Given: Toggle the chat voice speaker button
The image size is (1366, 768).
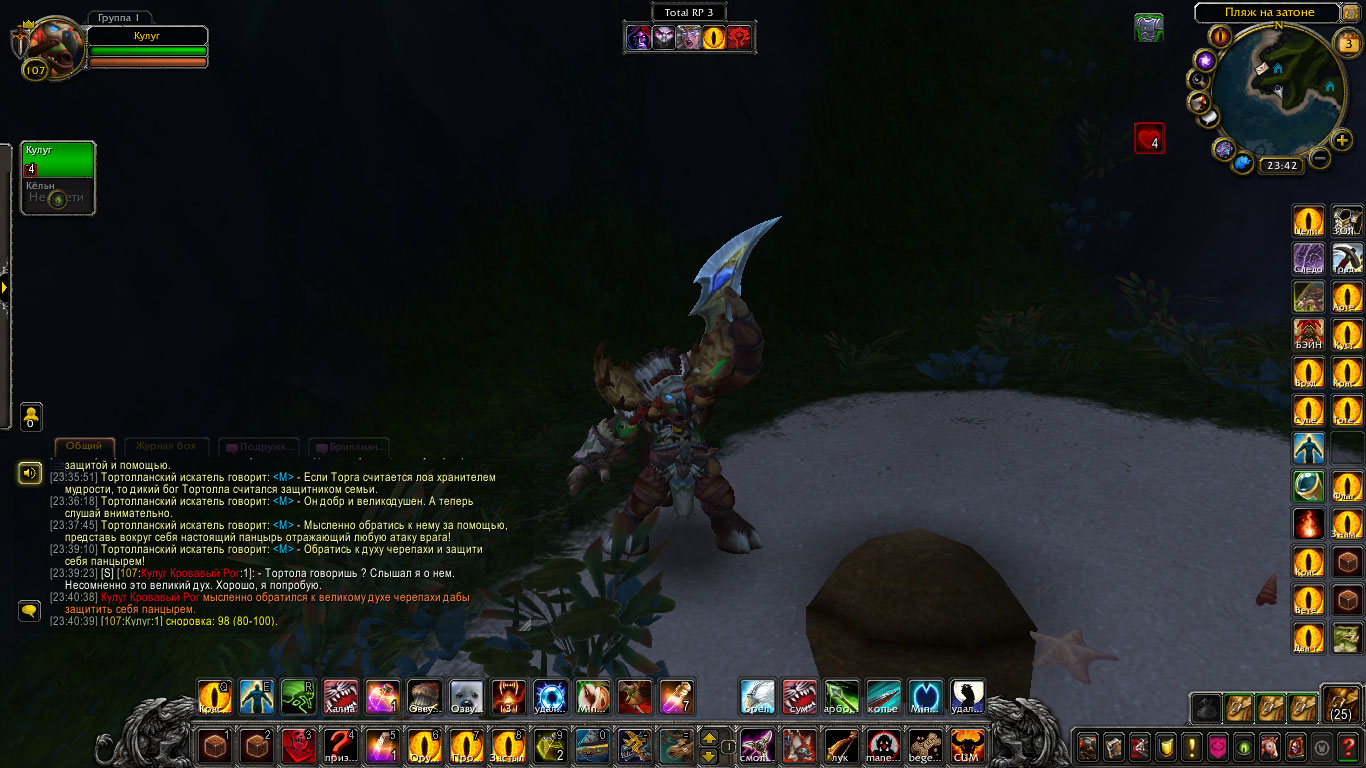Looking at the screenshot, I should [29, 472].
